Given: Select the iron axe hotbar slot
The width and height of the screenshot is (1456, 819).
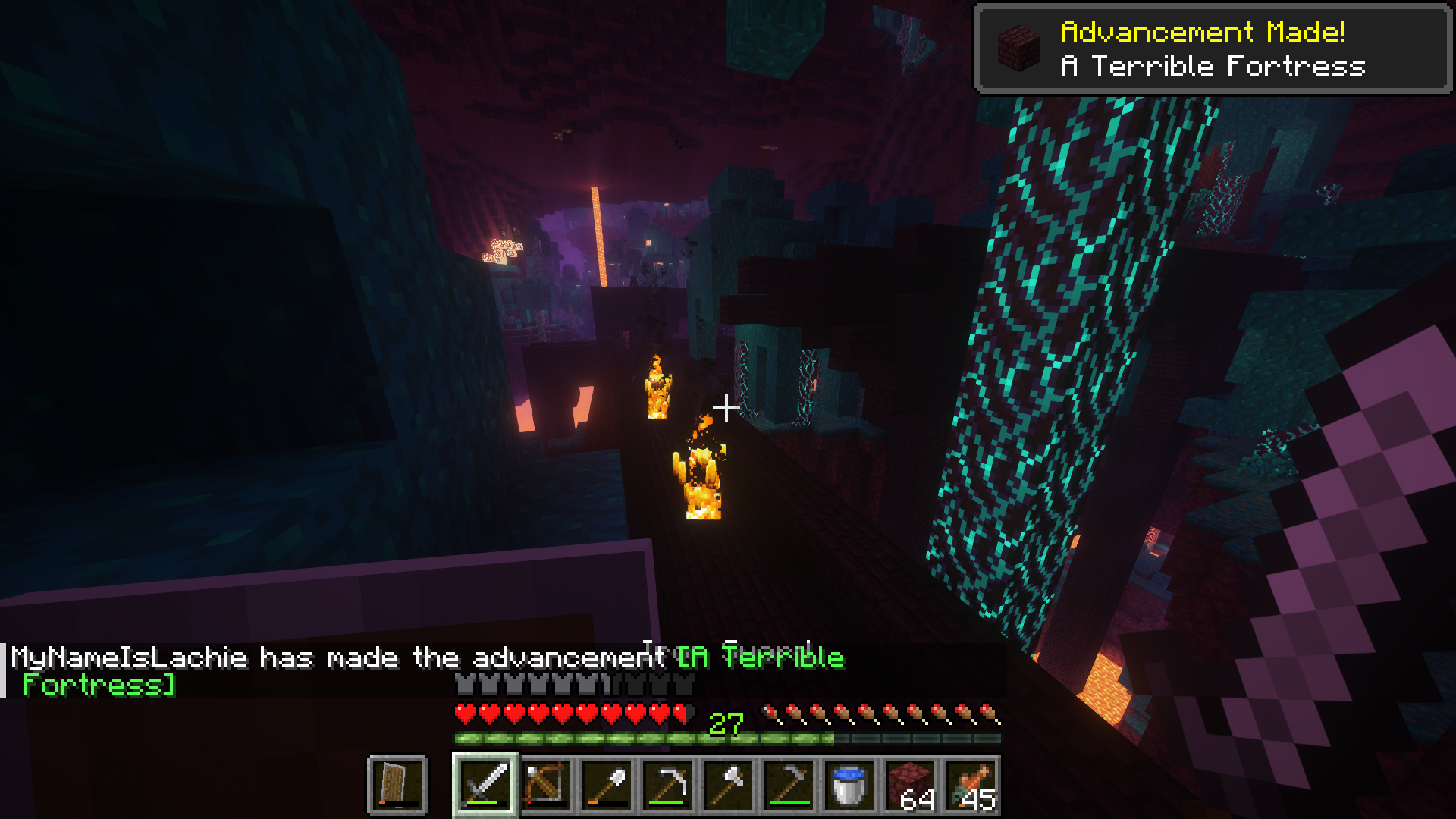Looking at the screenshot, I should [x=728, y=785].
